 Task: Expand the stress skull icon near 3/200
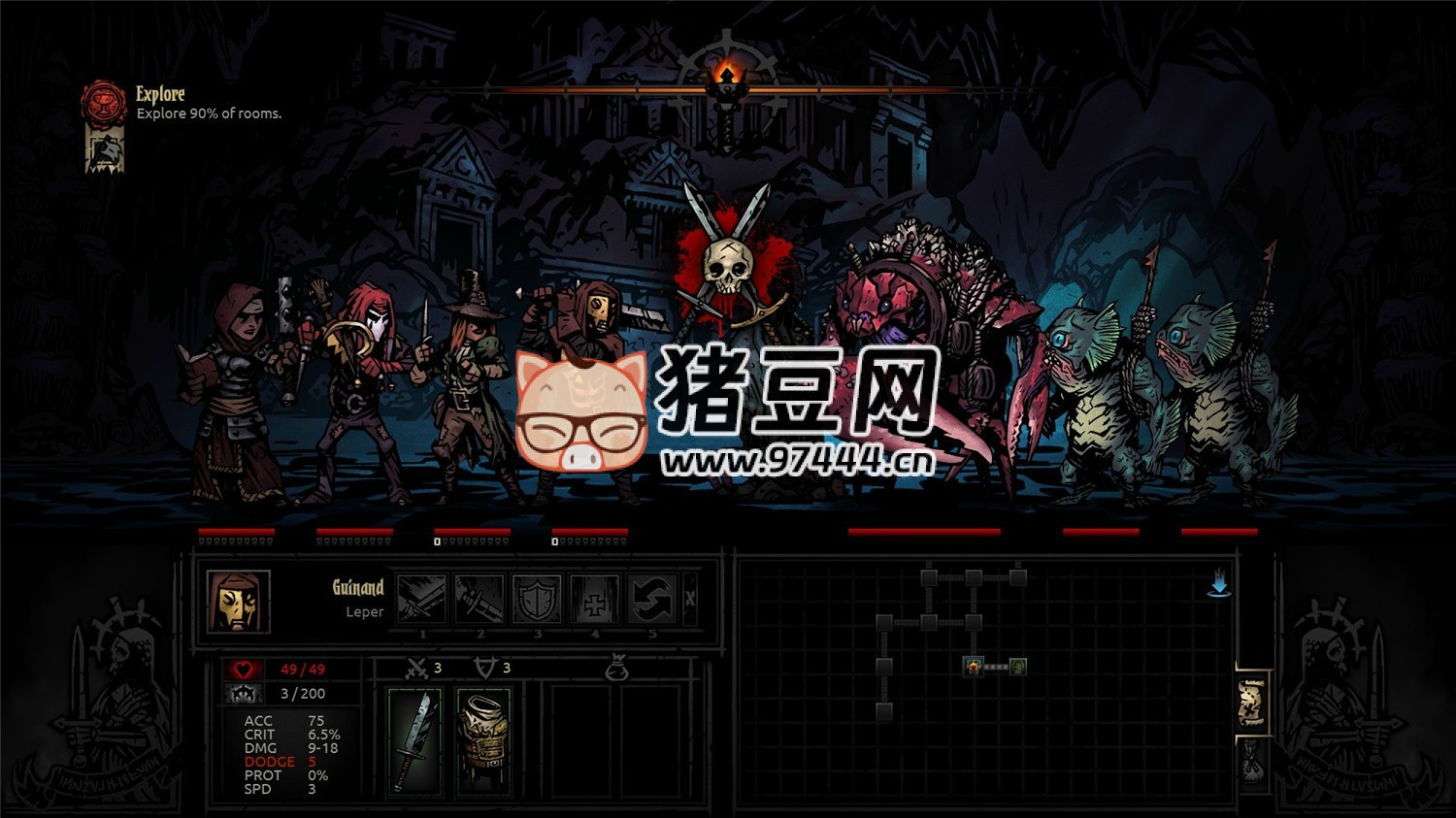pyautogui.click(x=246, y=693)
